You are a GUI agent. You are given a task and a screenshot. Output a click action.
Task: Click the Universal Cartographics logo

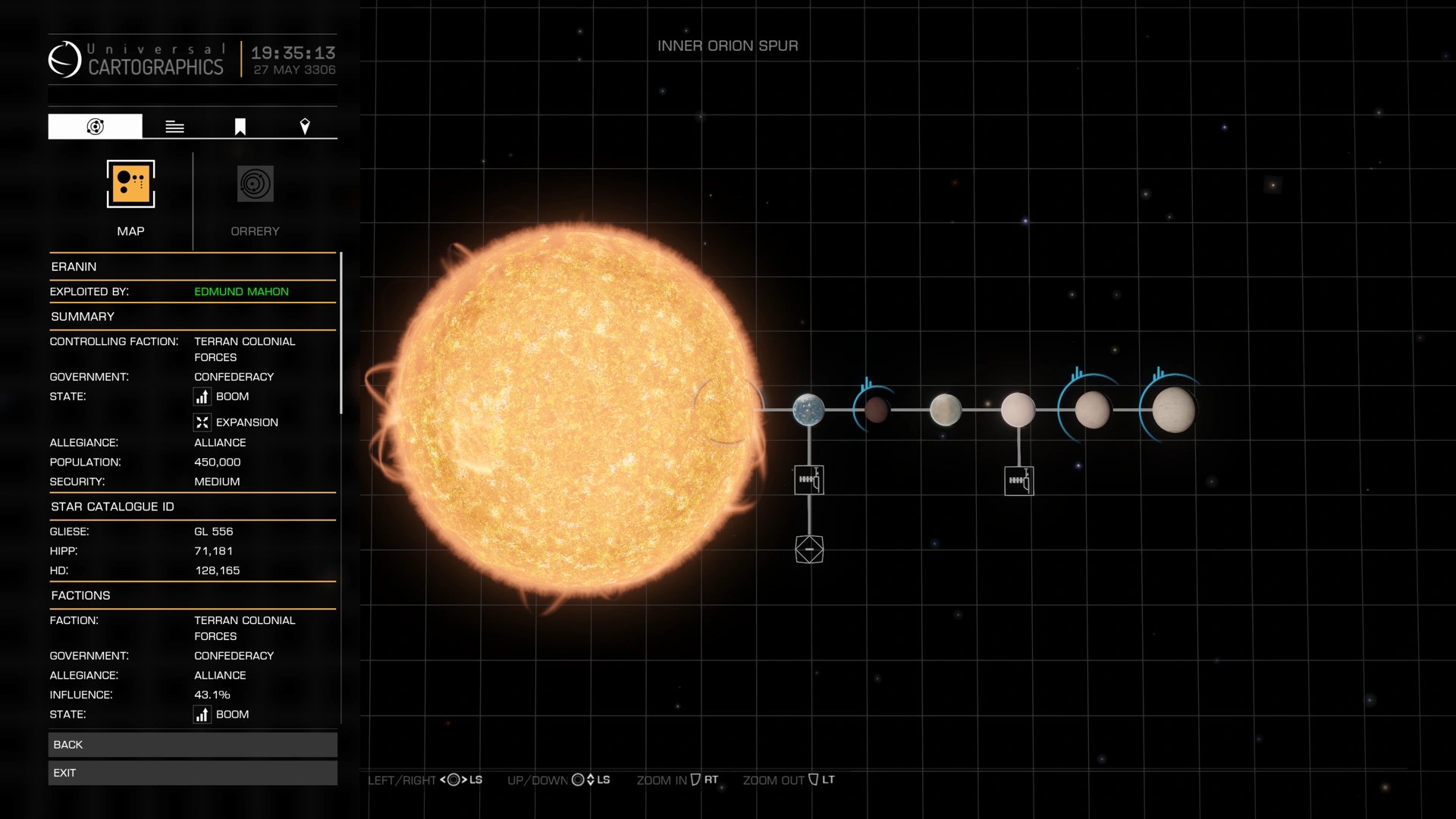(67, 58)
